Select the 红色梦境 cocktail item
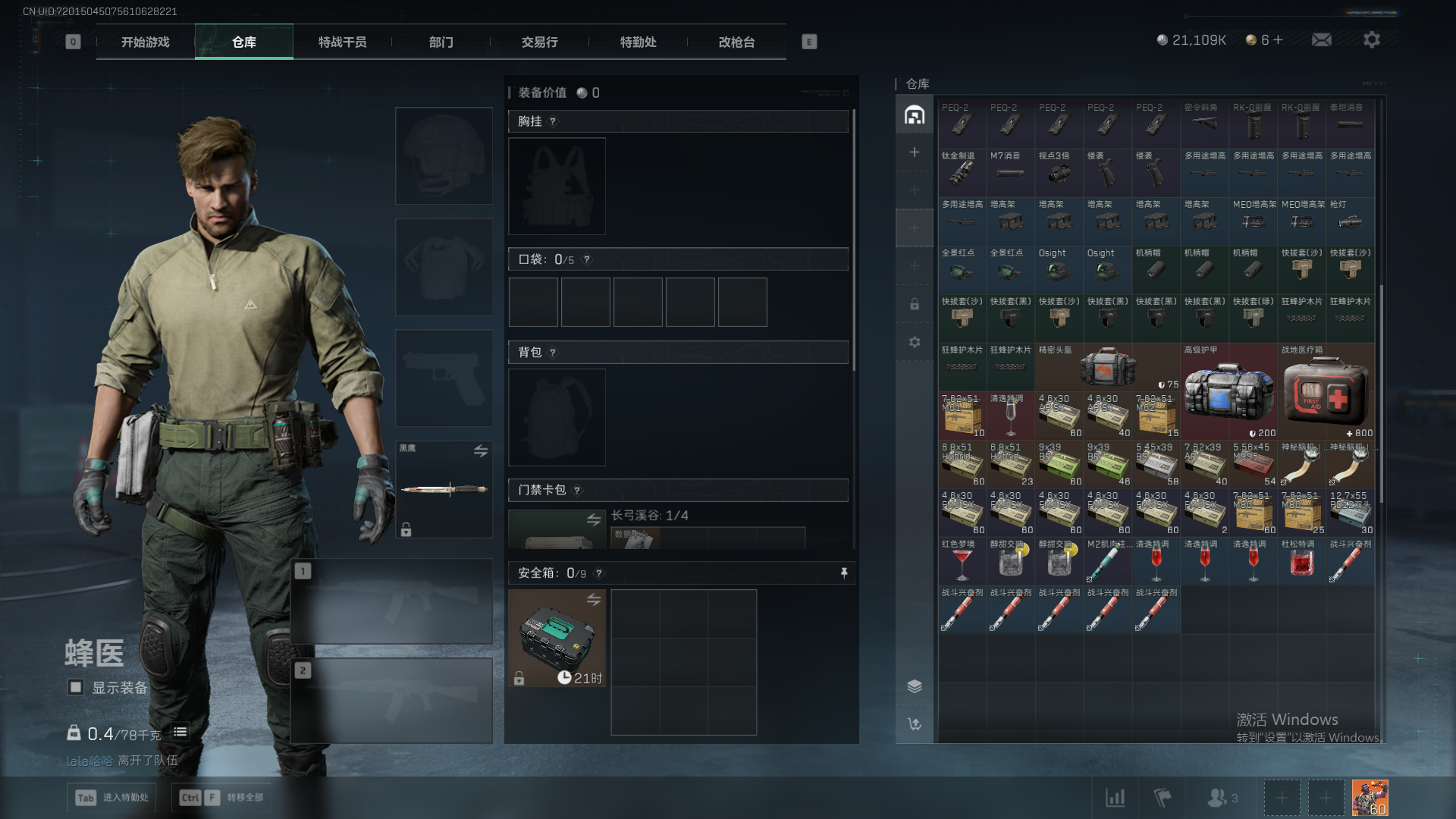 (962, 562)
